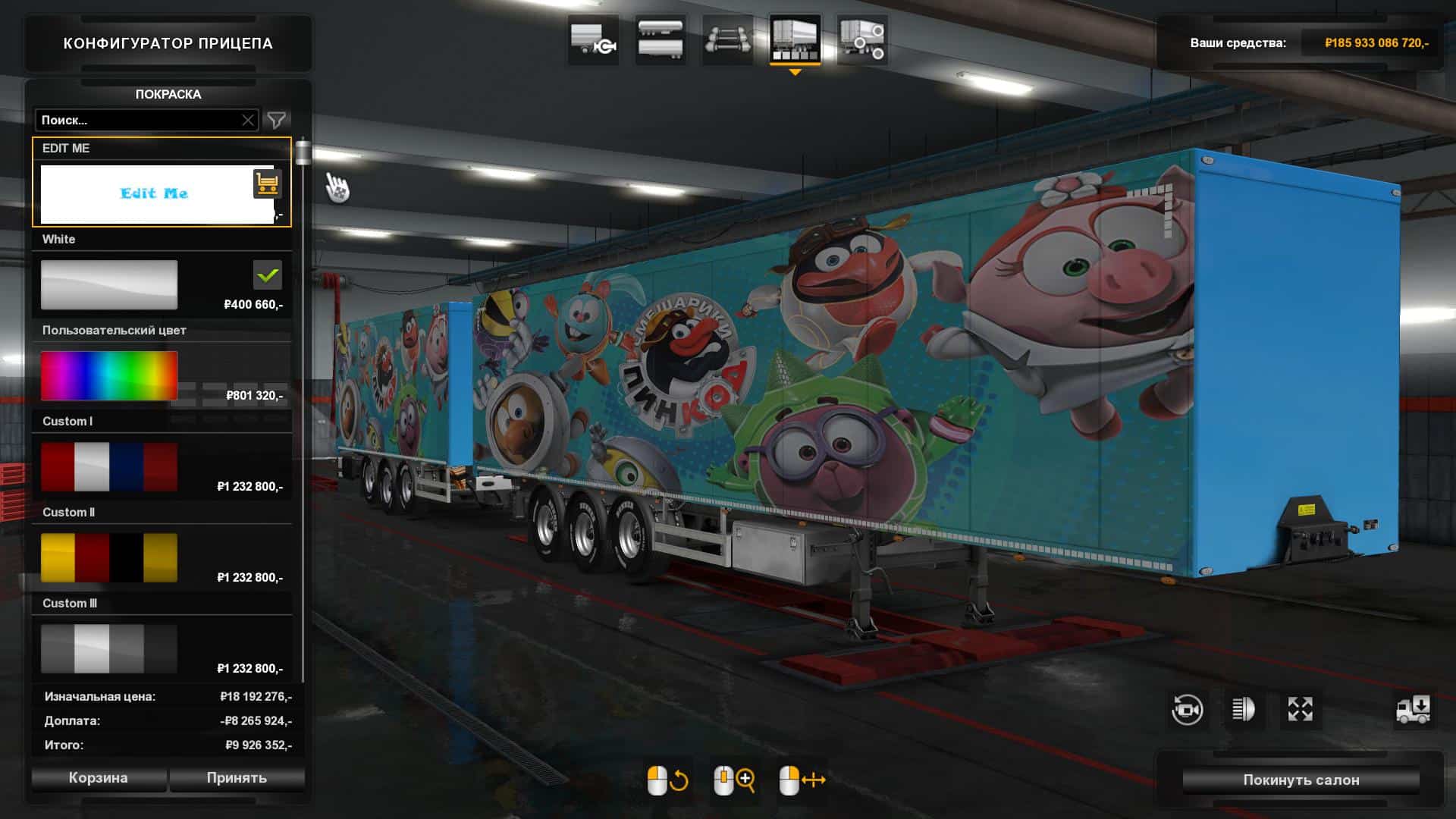This screenshot has height=819, width=1456.
Task: Choose the White paint swatch
Action: (x=109, y=284)
